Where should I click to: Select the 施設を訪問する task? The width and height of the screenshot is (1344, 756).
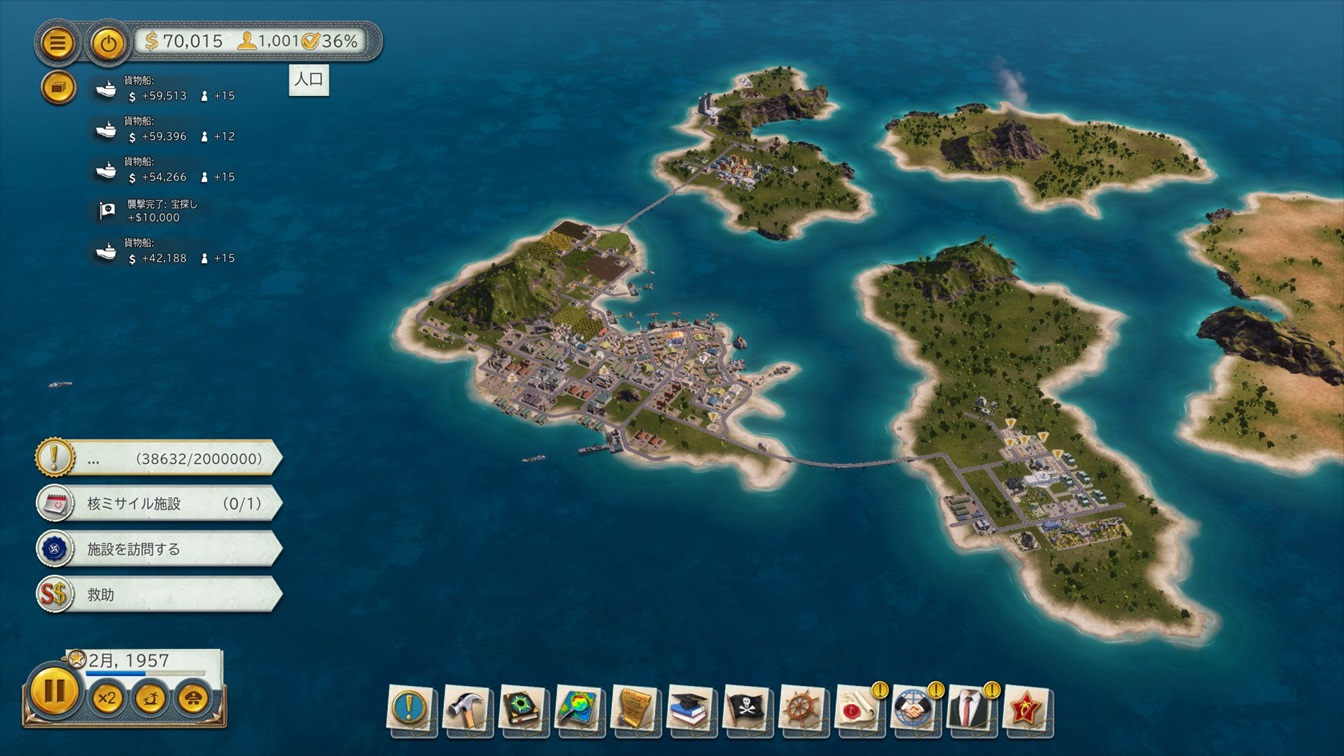160,549
